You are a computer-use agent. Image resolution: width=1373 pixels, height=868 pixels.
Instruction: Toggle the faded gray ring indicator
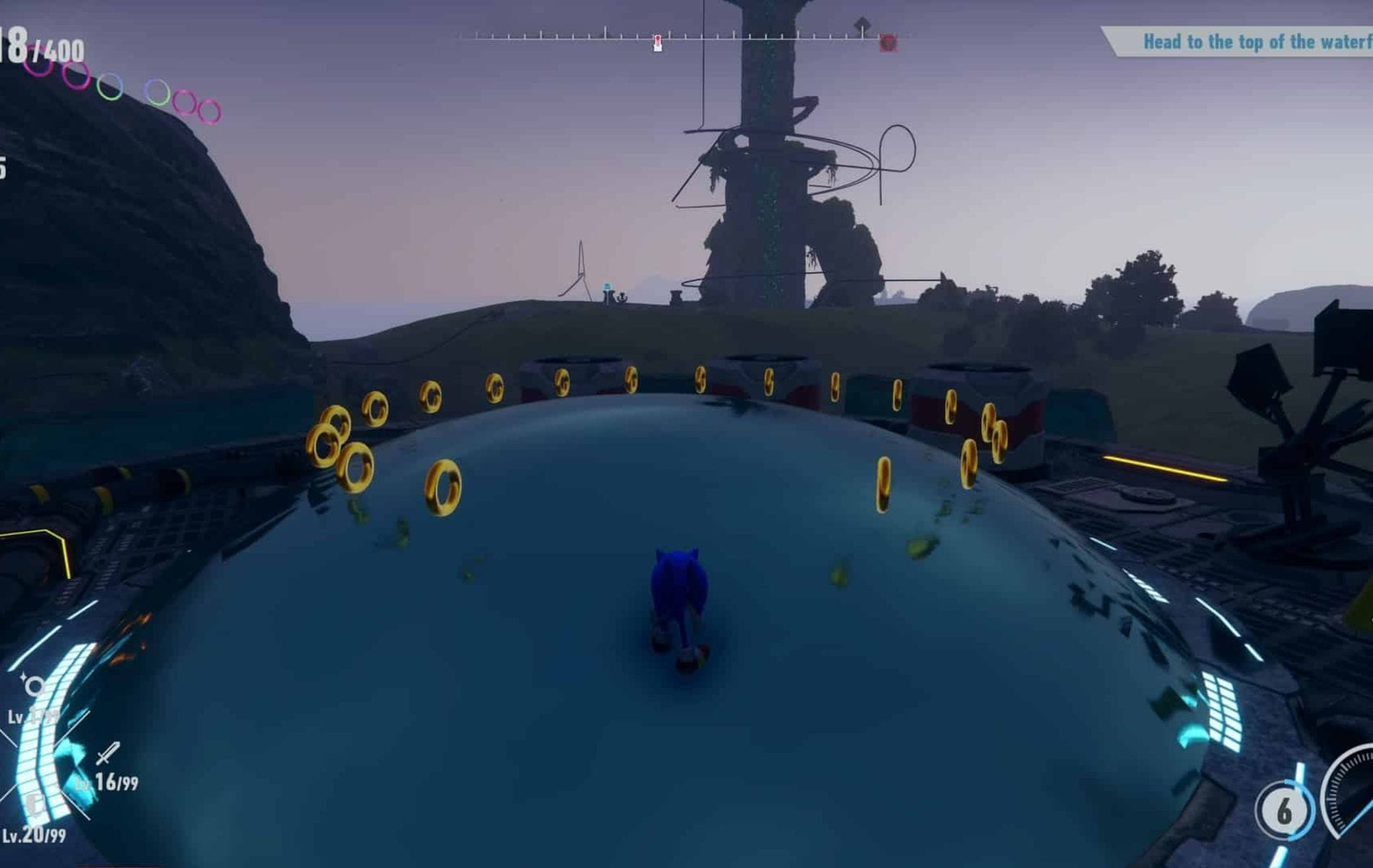point(158,93)
